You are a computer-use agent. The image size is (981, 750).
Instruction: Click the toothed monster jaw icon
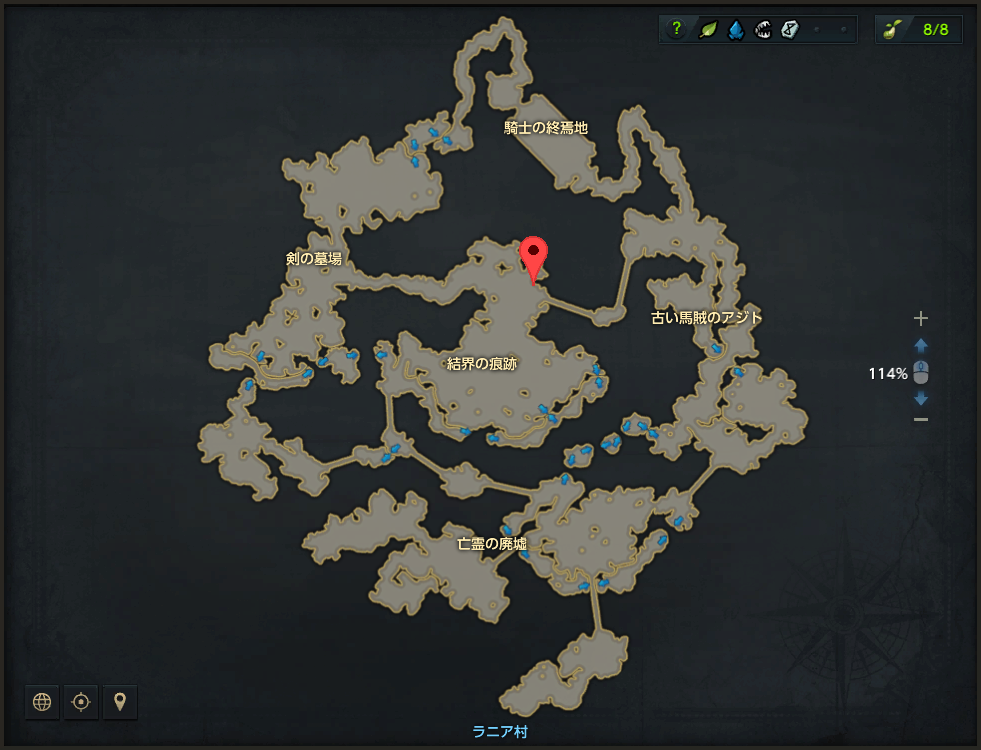coord(762,30)
